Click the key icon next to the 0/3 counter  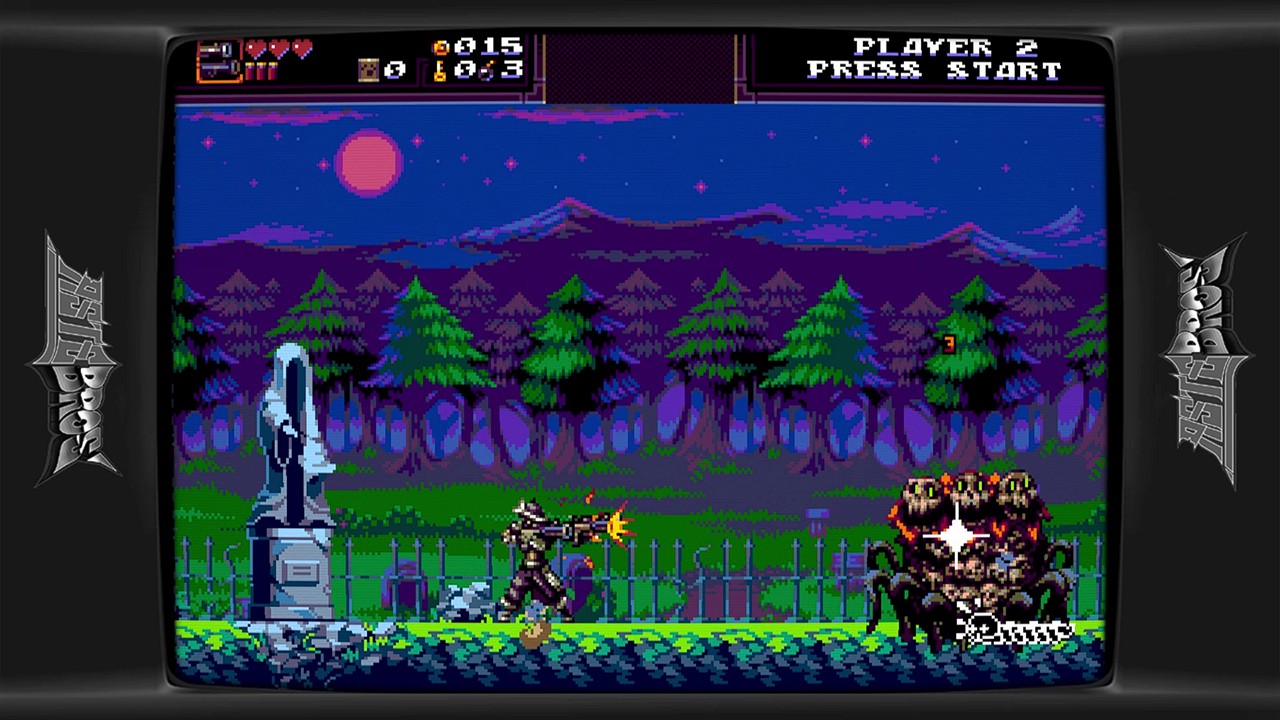439,71
